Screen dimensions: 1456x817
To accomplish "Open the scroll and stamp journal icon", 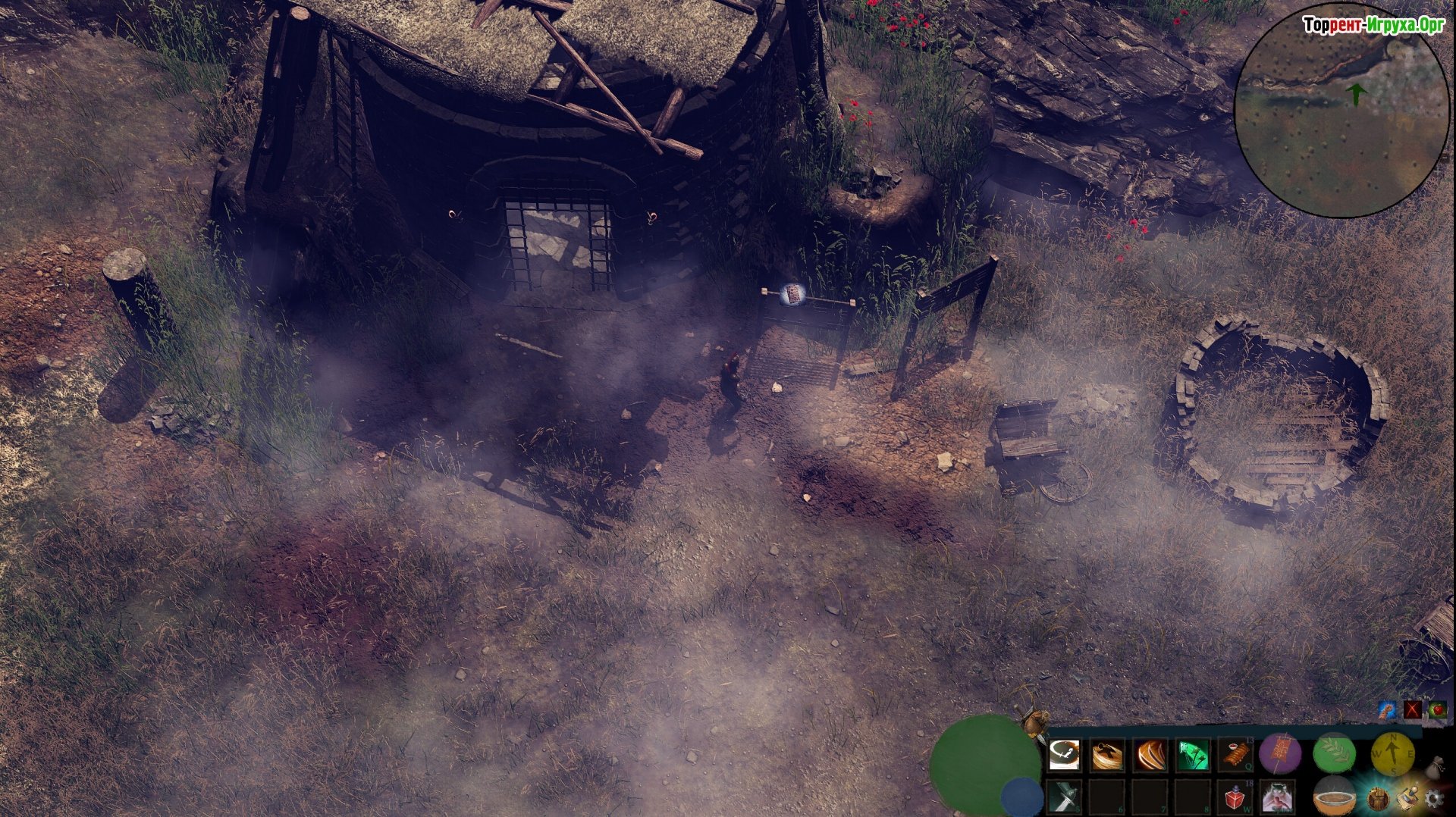I will point(1407,799).
